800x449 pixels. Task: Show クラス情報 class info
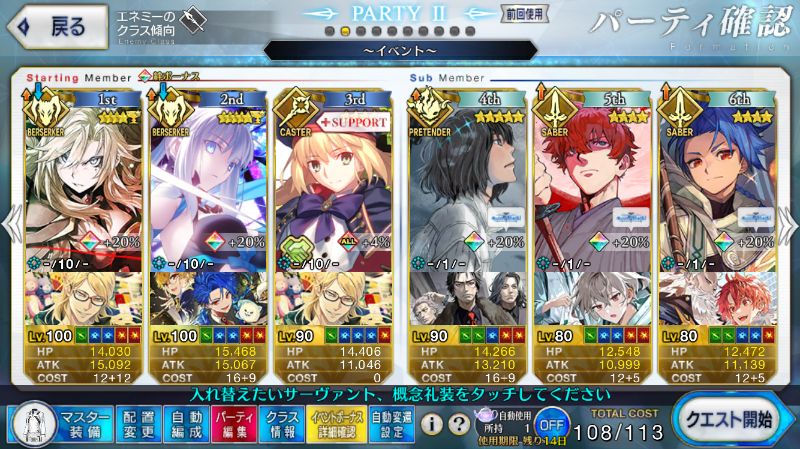click(x=284, y=425)
